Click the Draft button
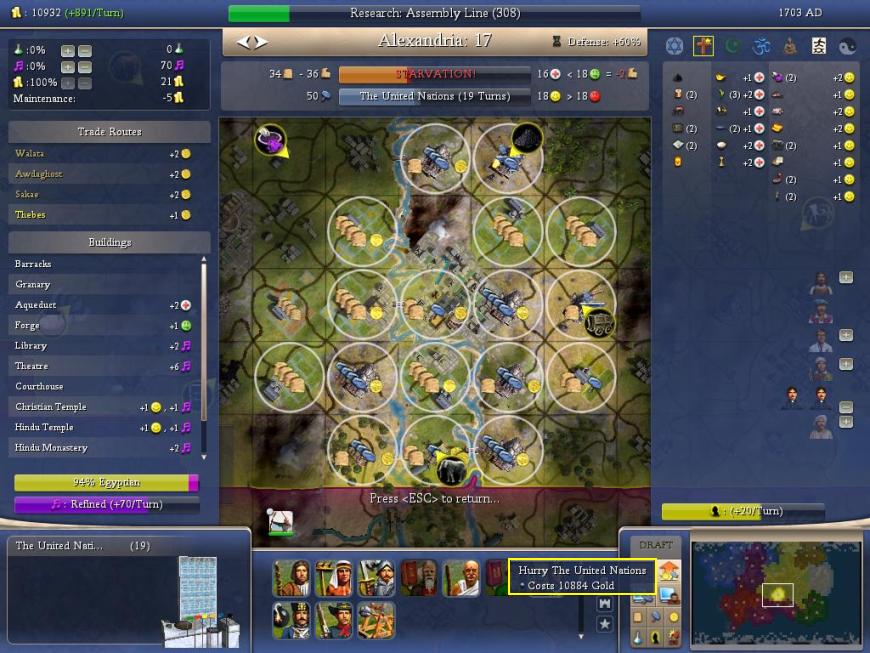Viewport: 870px width, 653px height. click(x=655, y=545)
